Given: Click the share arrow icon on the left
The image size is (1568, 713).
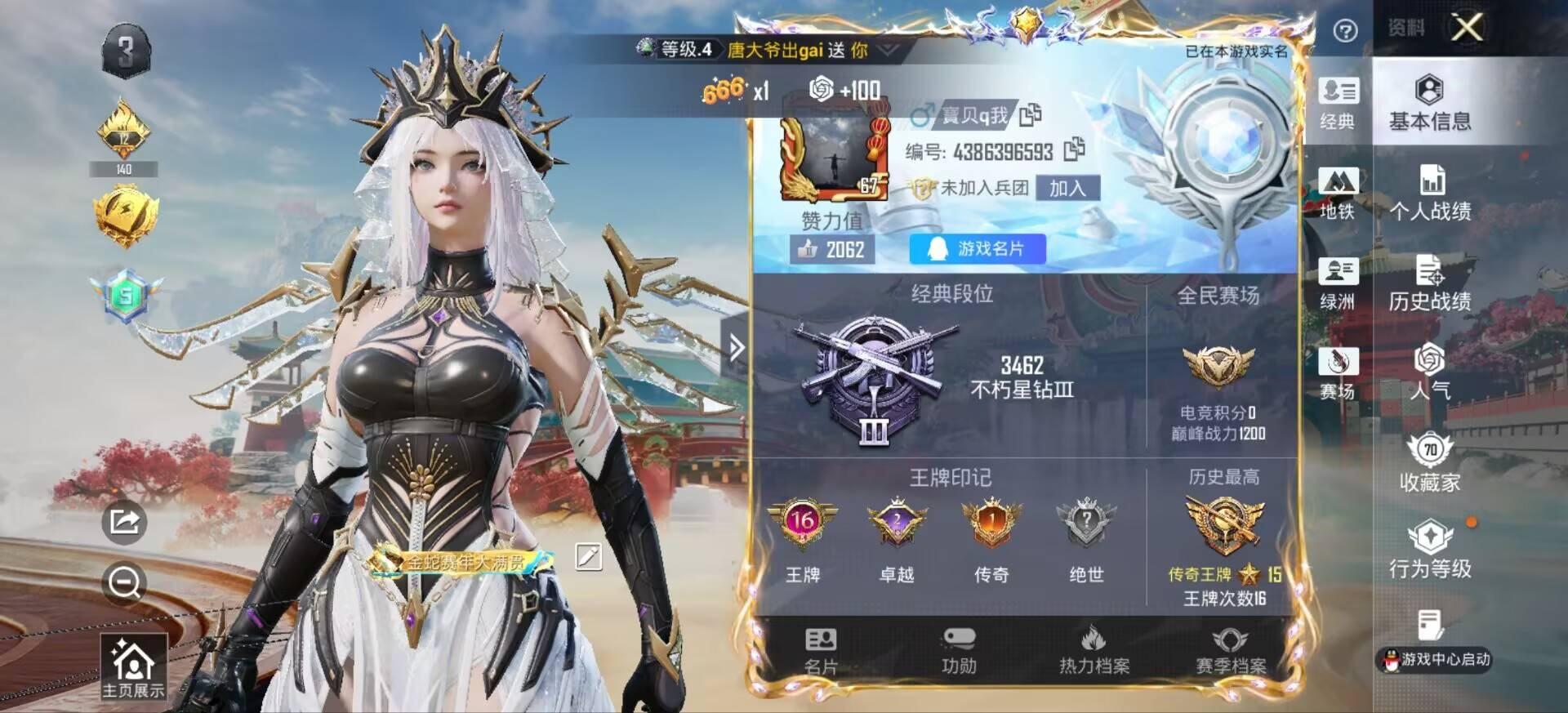Looking at the screenshot, I should 124,524.
